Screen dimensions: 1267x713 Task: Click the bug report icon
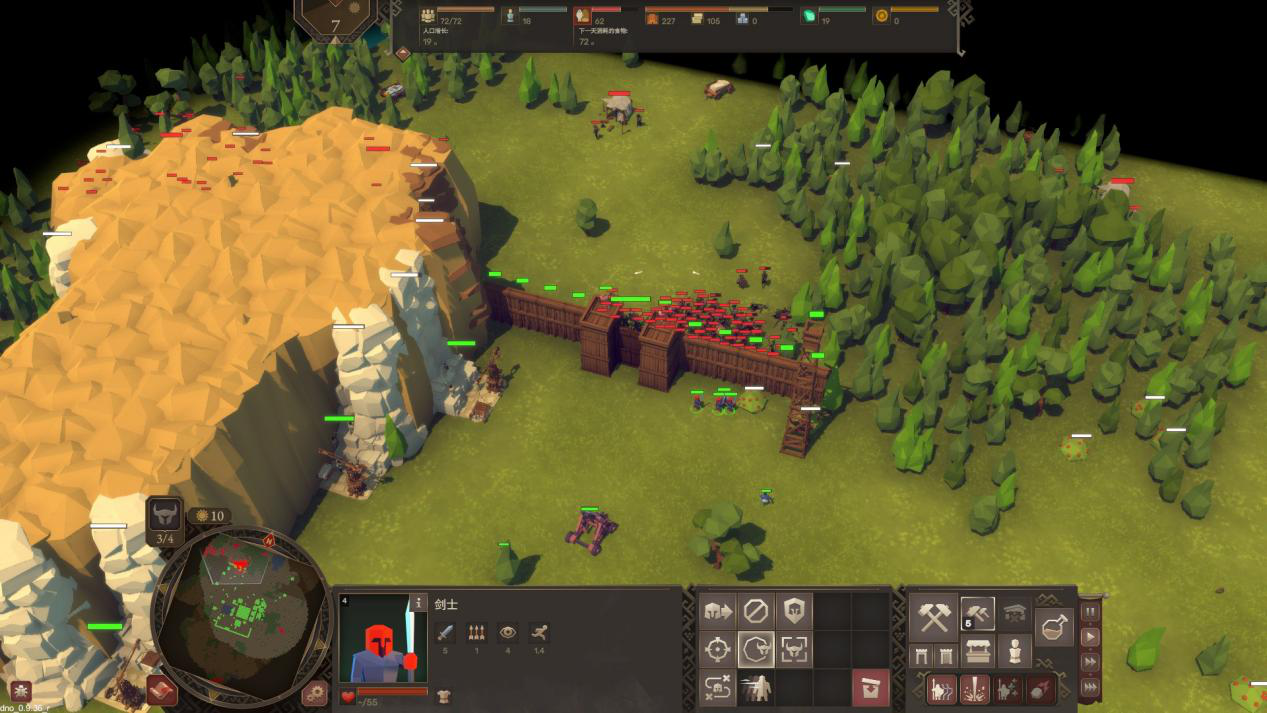pos(20,691)
